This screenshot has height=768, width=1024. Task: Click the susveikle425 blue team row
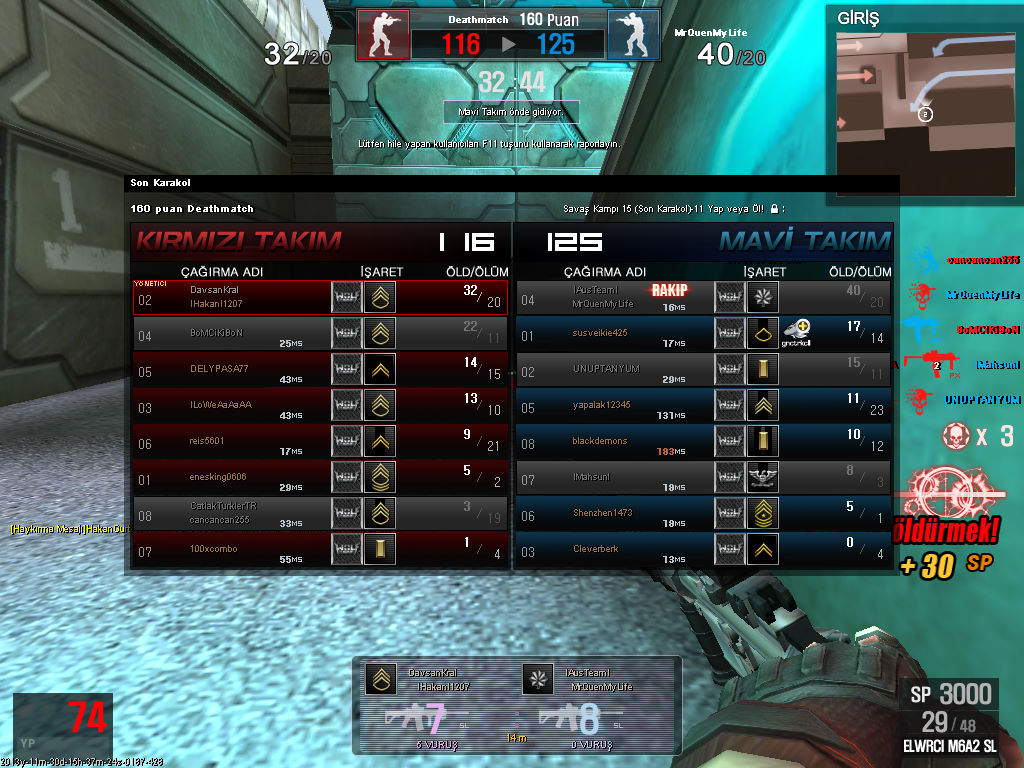click(x=704, y=333)
